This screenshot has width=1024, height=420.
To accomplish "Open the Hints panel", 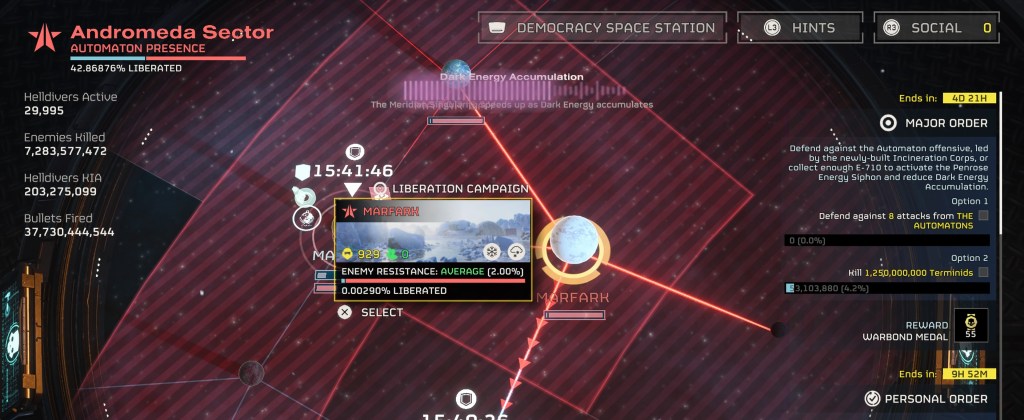I will [799, 28].
